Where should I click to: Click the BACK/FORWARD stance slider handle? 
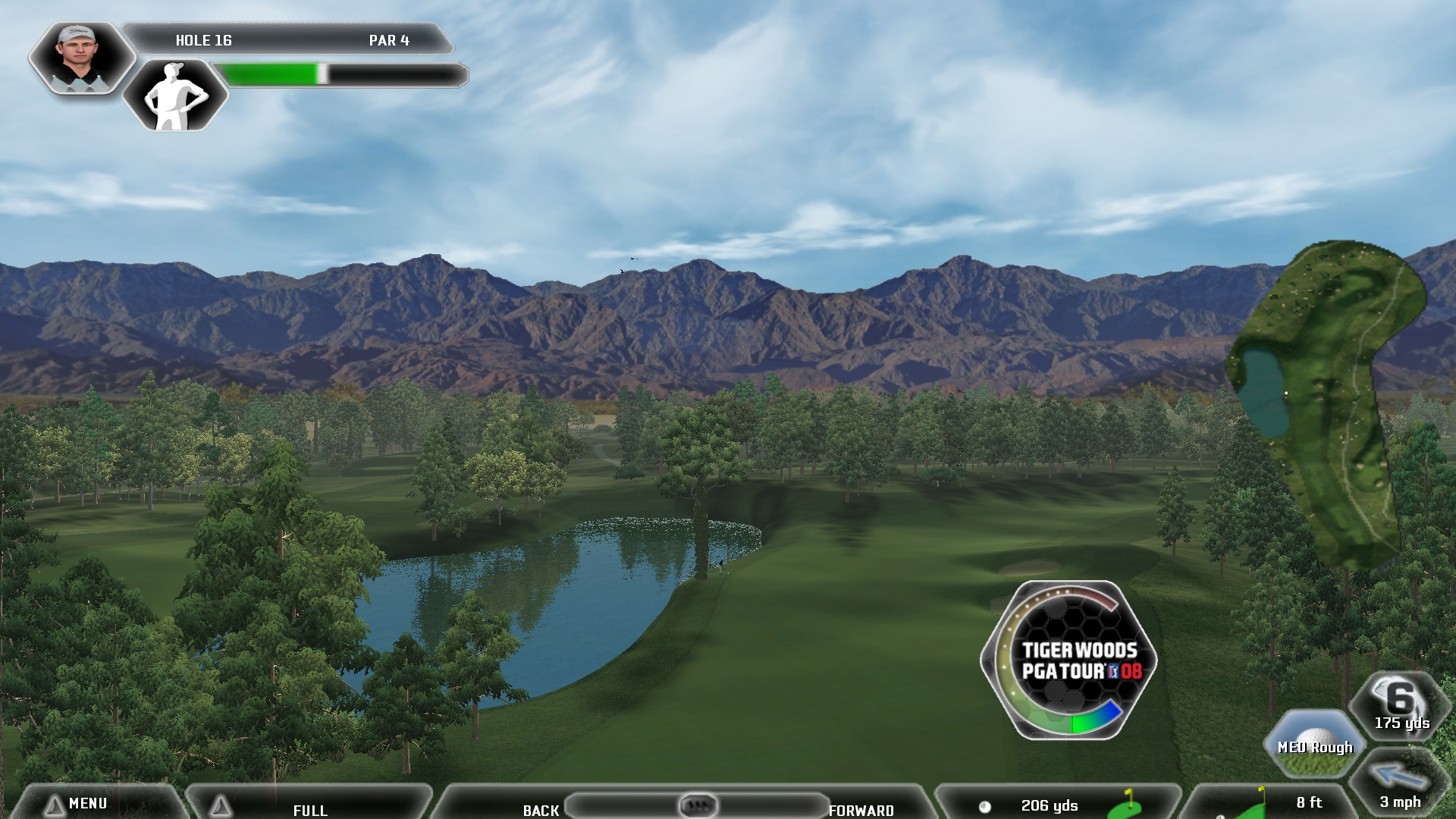pyautogui.click(x=697, y=805)
